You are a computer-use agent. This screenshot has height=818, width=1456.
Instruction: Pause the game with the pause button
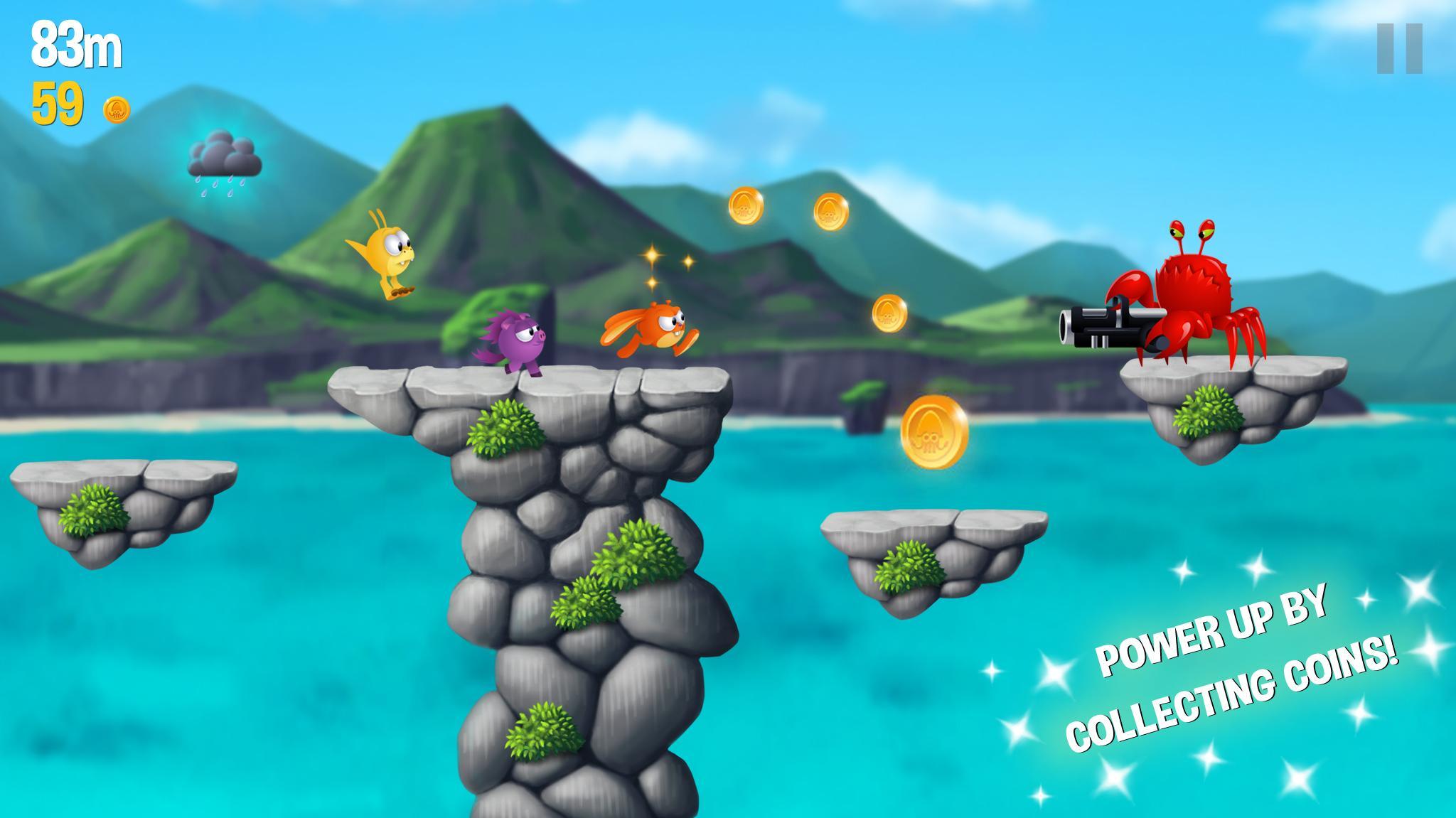1398,48
